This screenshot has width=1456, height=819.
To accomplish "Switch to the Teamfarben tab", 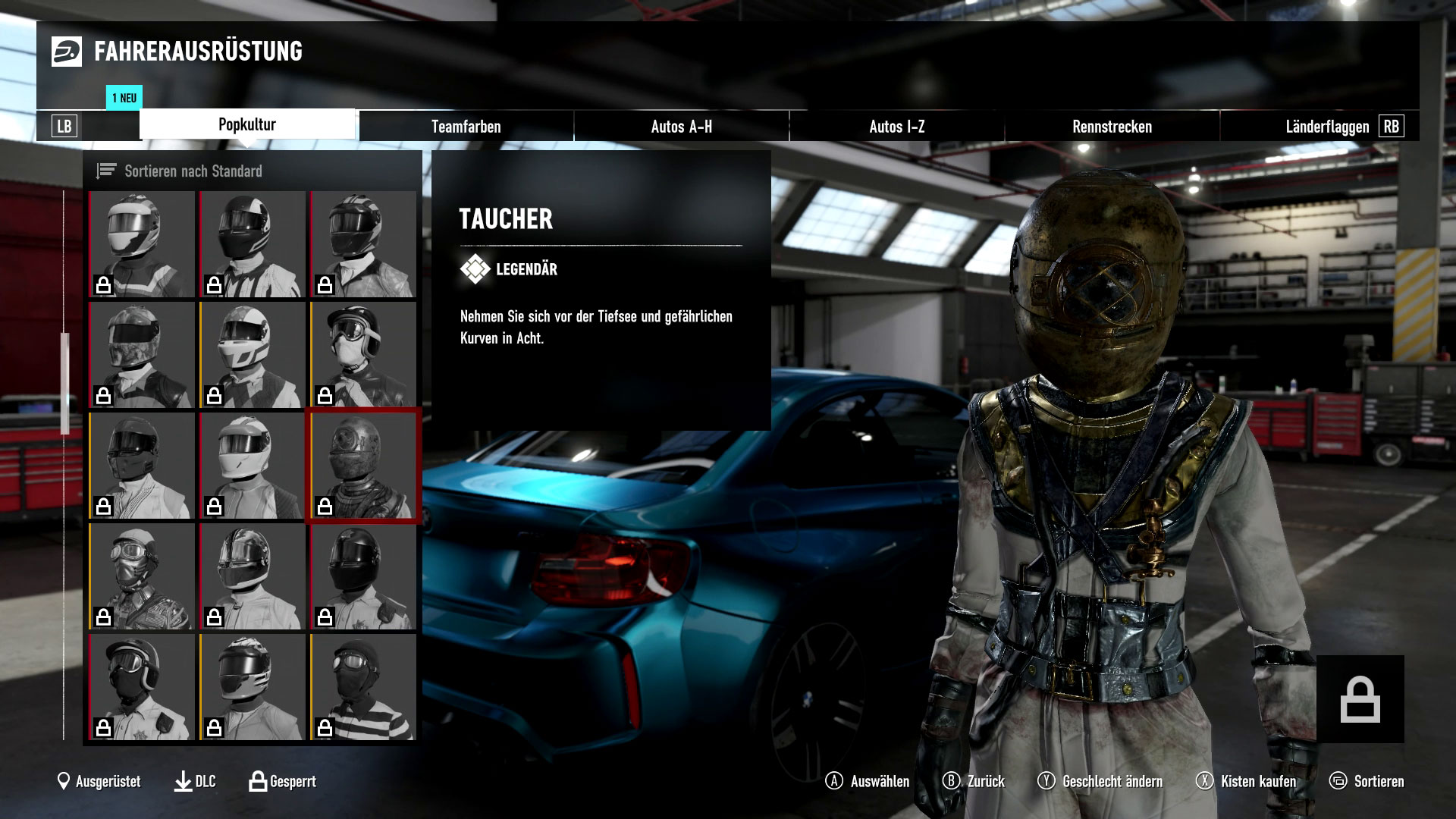I will pos(466,127).
